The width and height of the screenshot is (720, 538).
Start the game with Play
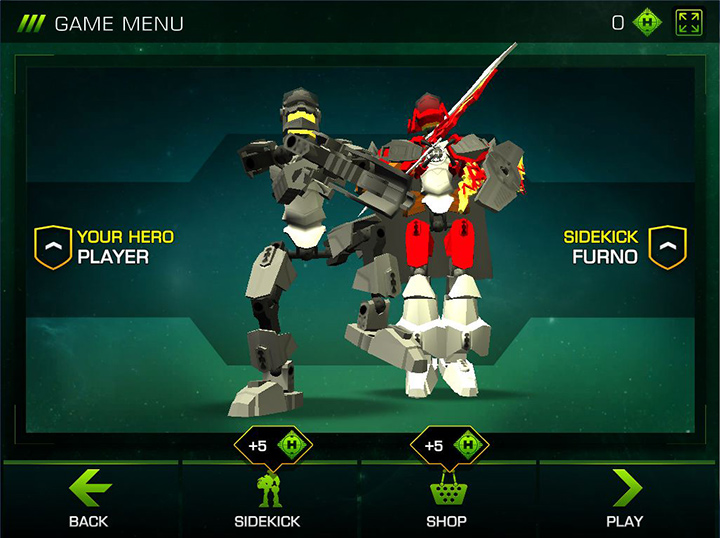click(625, 498)
